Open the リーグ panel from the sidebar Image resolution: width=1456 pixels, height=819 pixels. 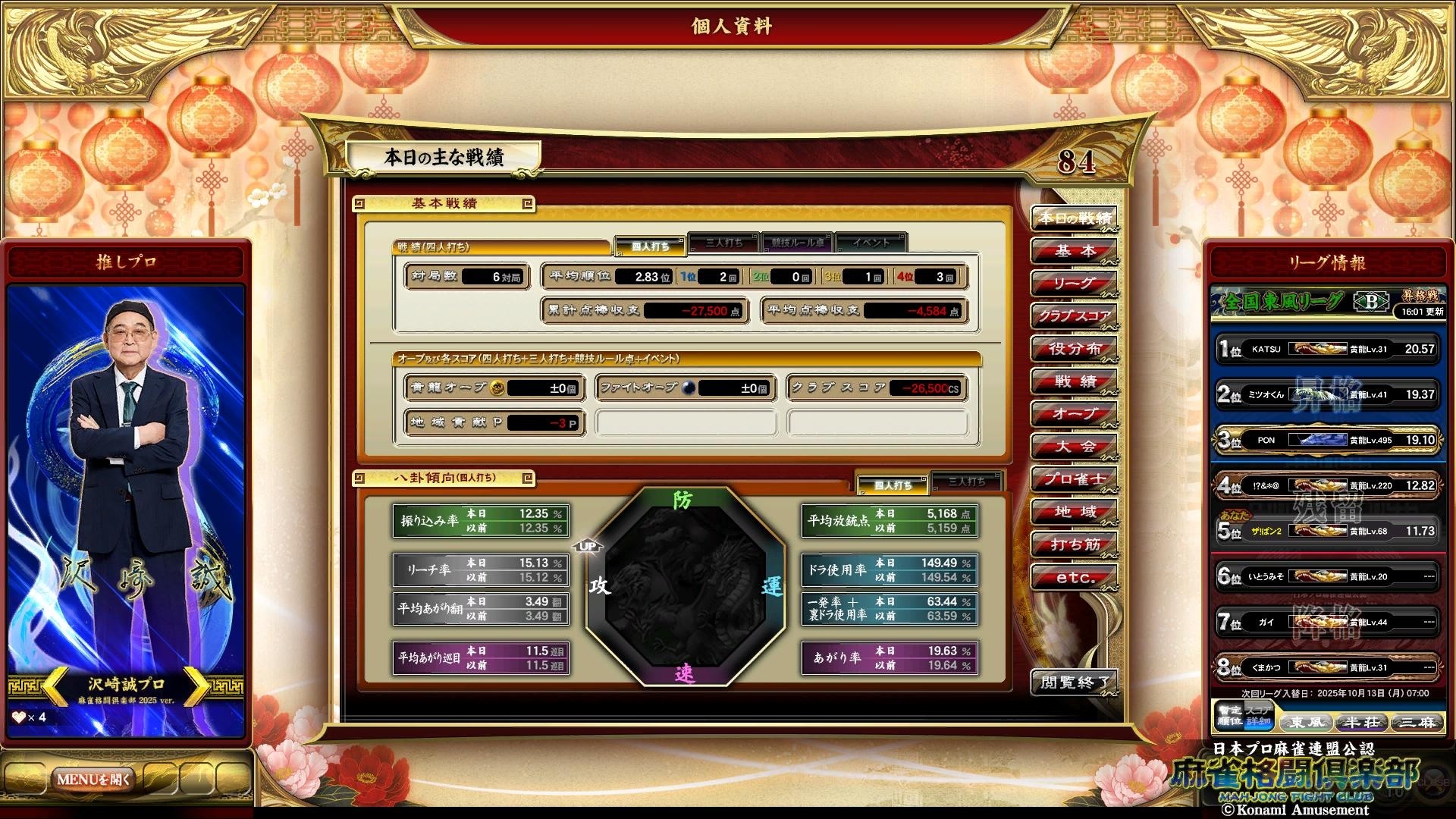(x=1074, y=284)
